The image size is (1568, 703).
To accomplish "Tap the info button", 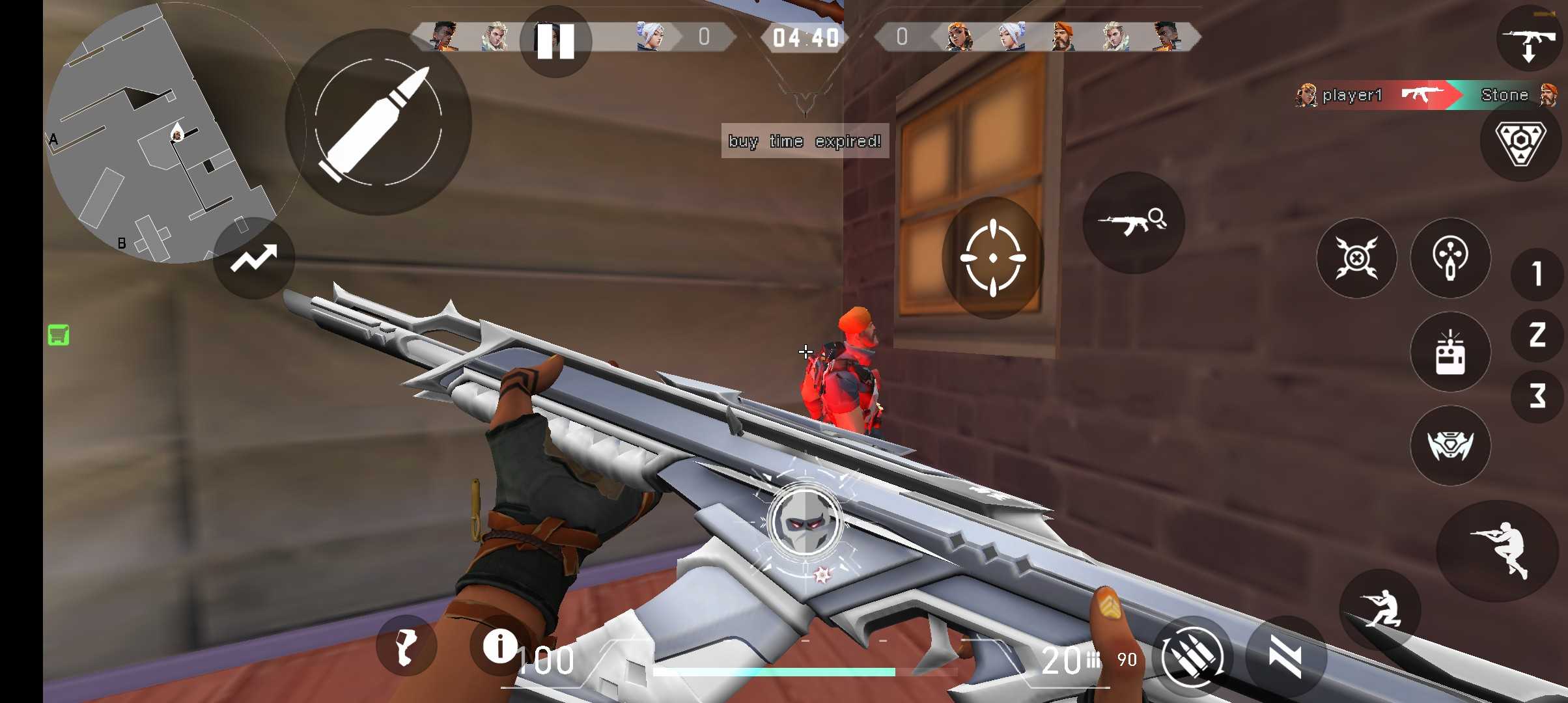I will pos(500,646).
